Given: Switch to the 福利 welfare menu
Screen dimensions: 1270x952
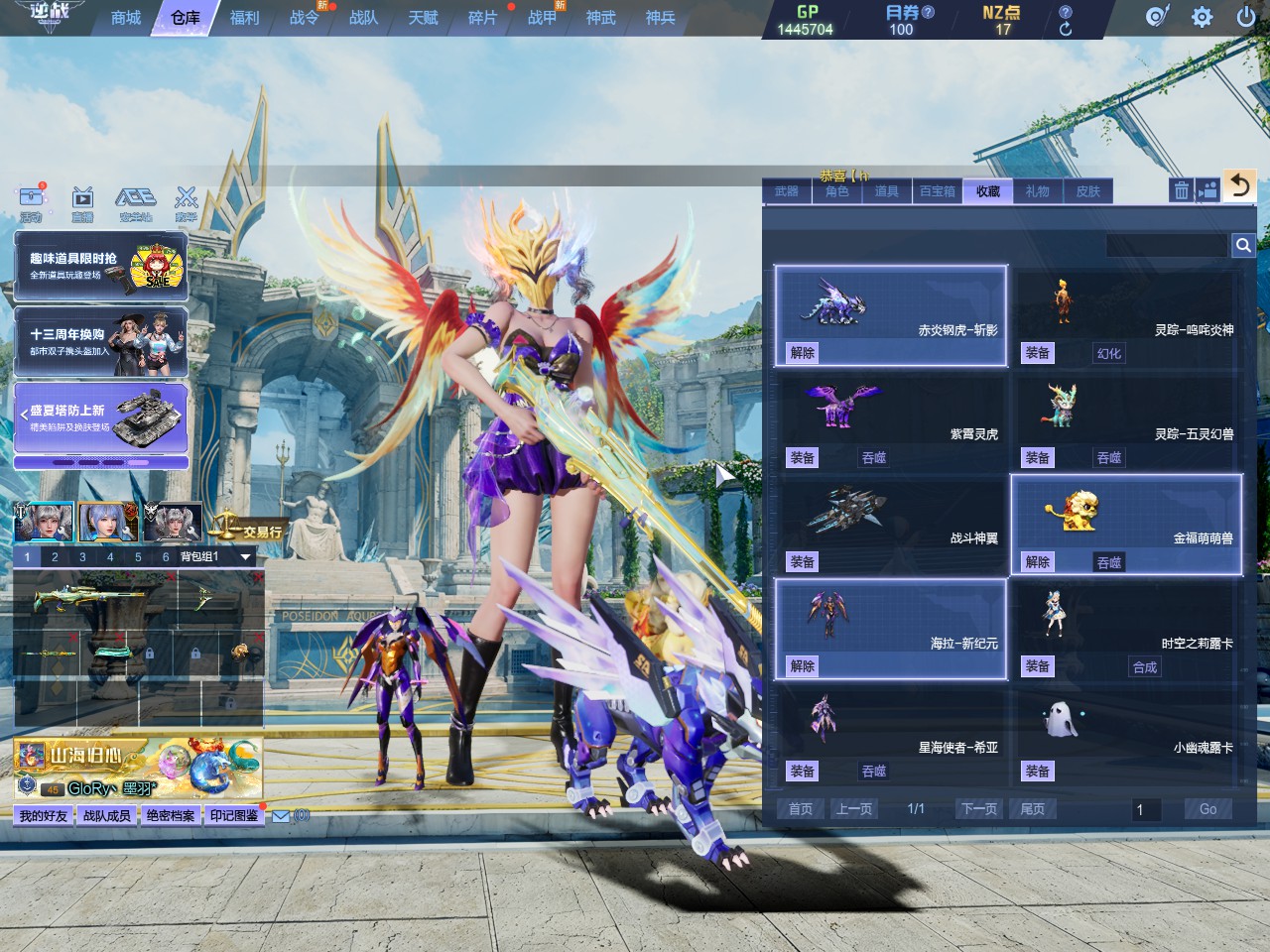Looking at the screenshot, I should [x=244, y=18].
